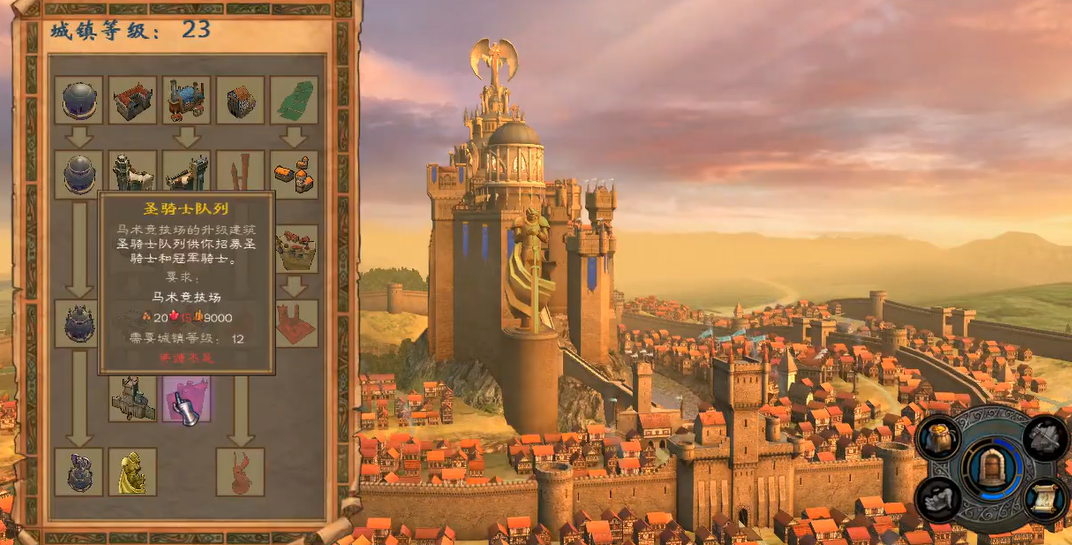Choose the golden statue building icon
The image size is (1072, 545).
click(133, 472)
